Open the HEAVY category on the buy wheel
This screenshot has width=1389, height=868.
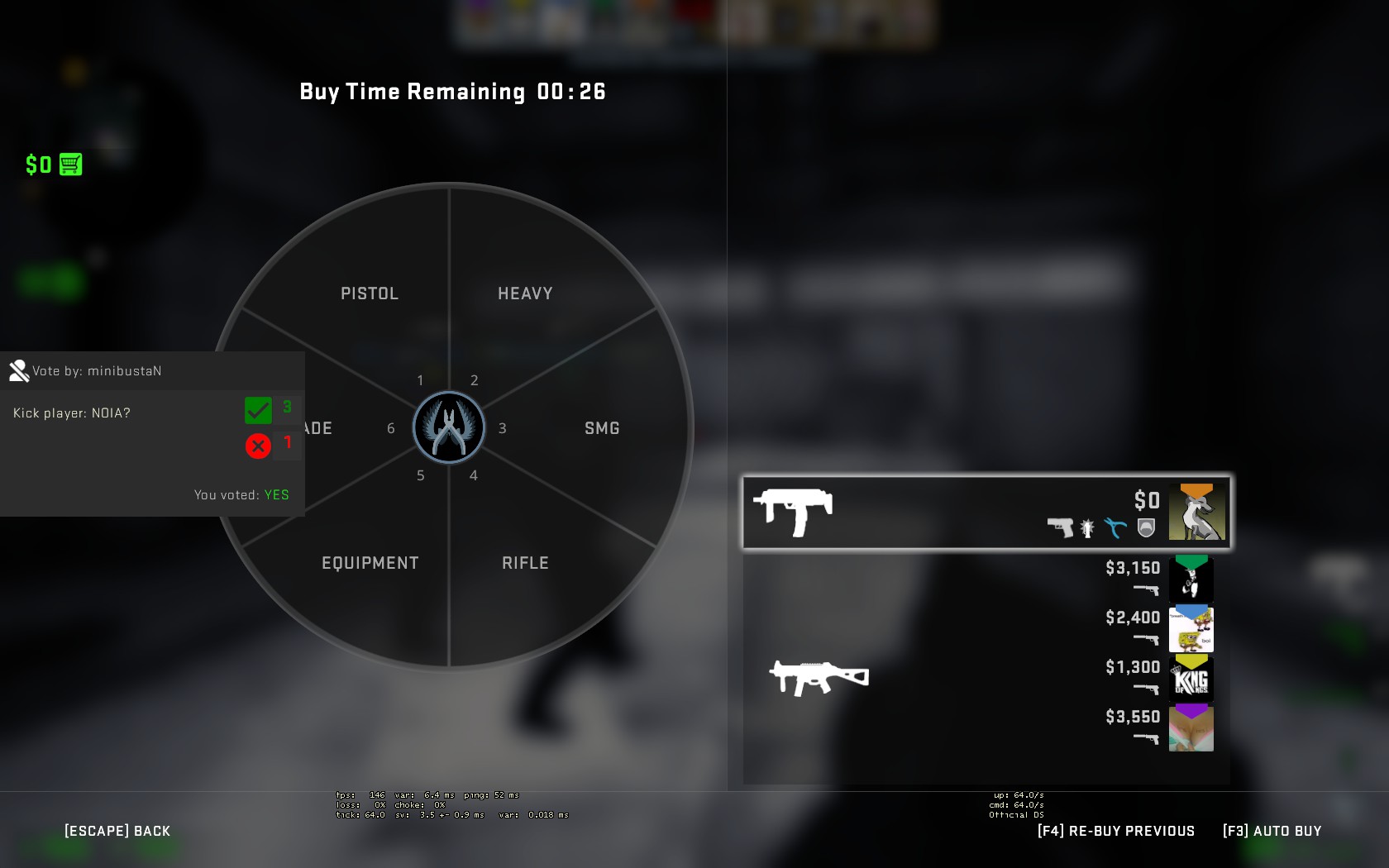(525, 293)
